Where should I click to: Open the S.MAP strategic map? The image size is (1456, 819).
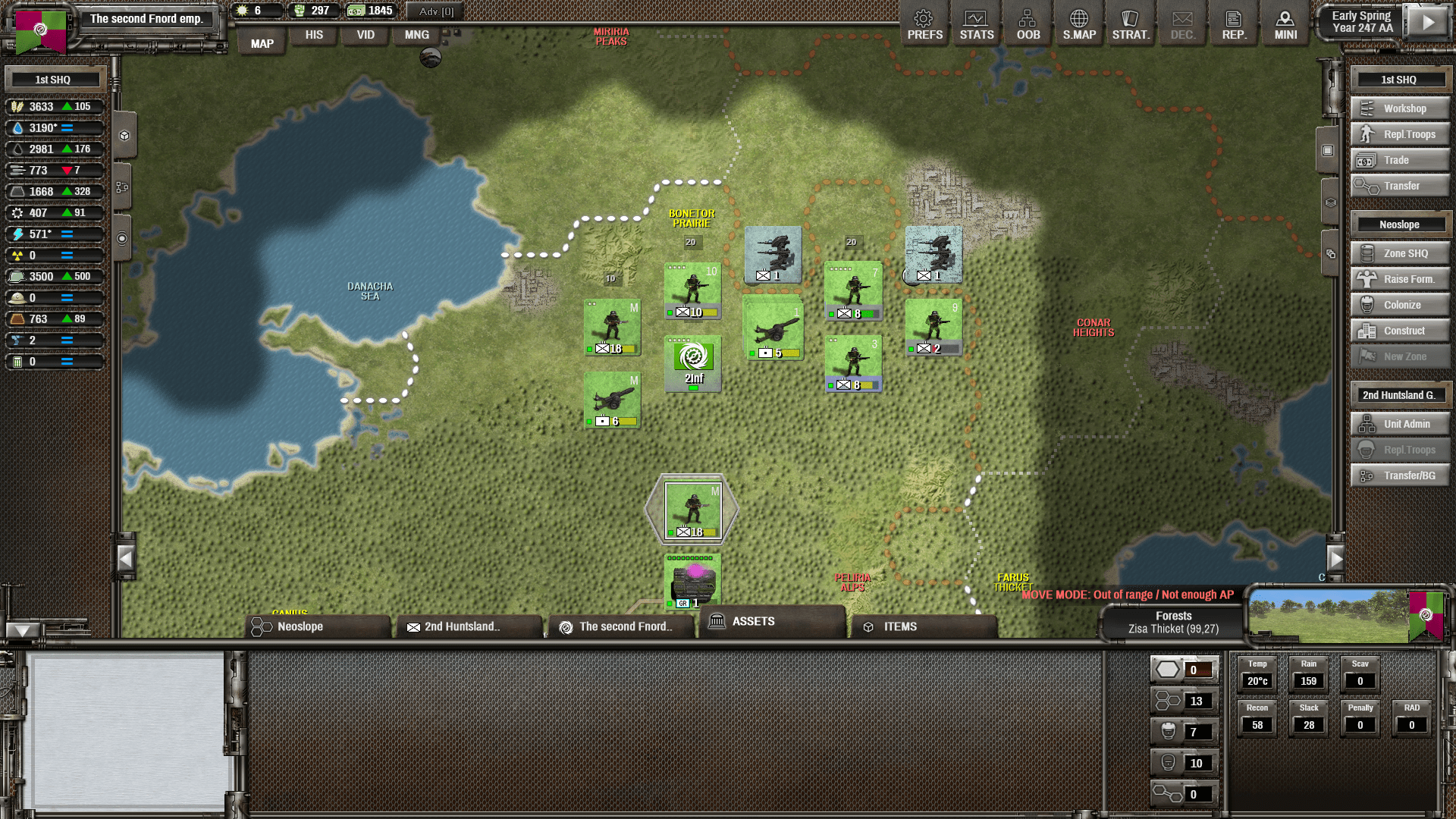coord(1079,25)
